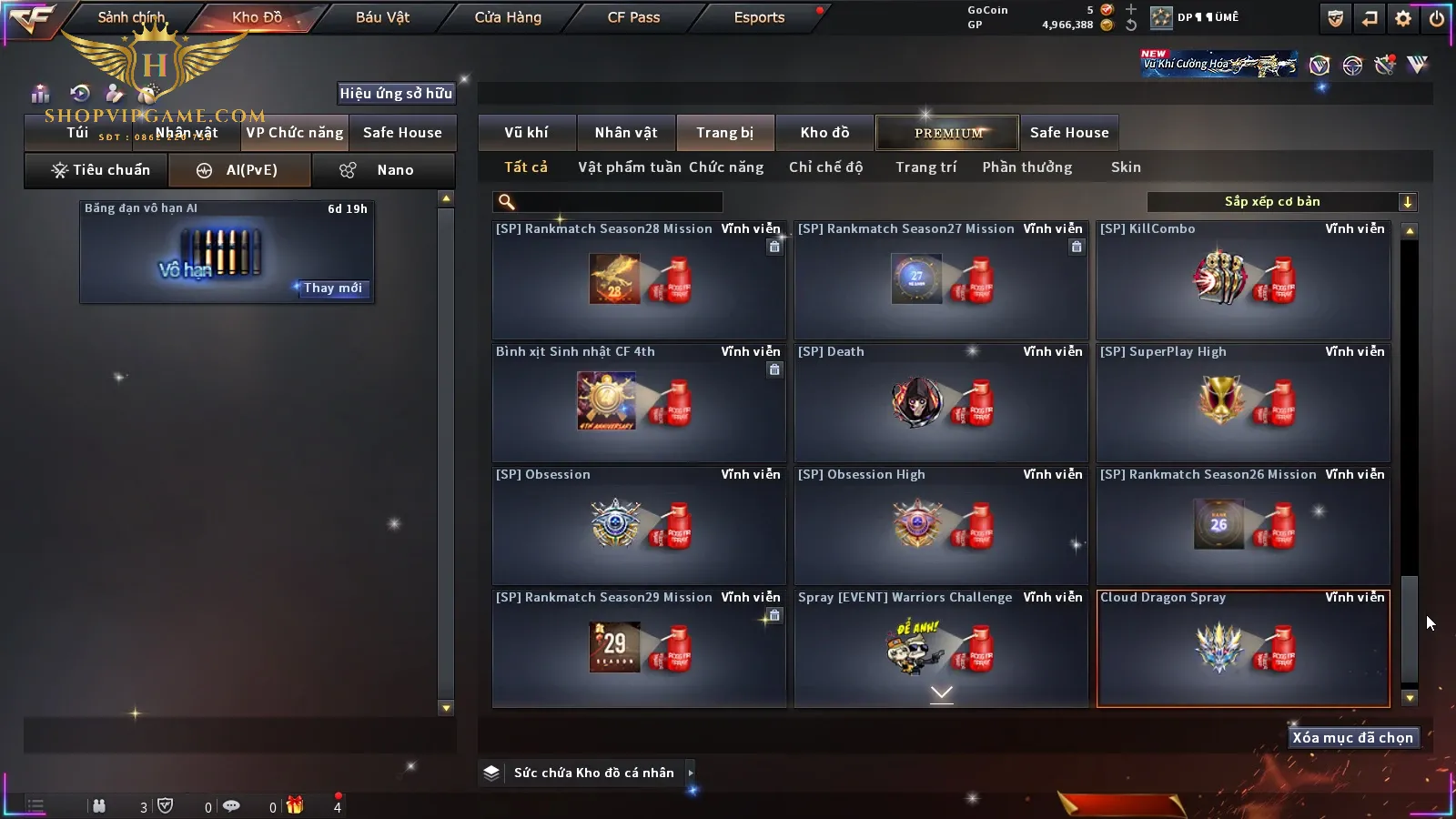The image size is (1456, 819).
Task: Pick the [SP] Death spray
Action: tap(941, 402)
